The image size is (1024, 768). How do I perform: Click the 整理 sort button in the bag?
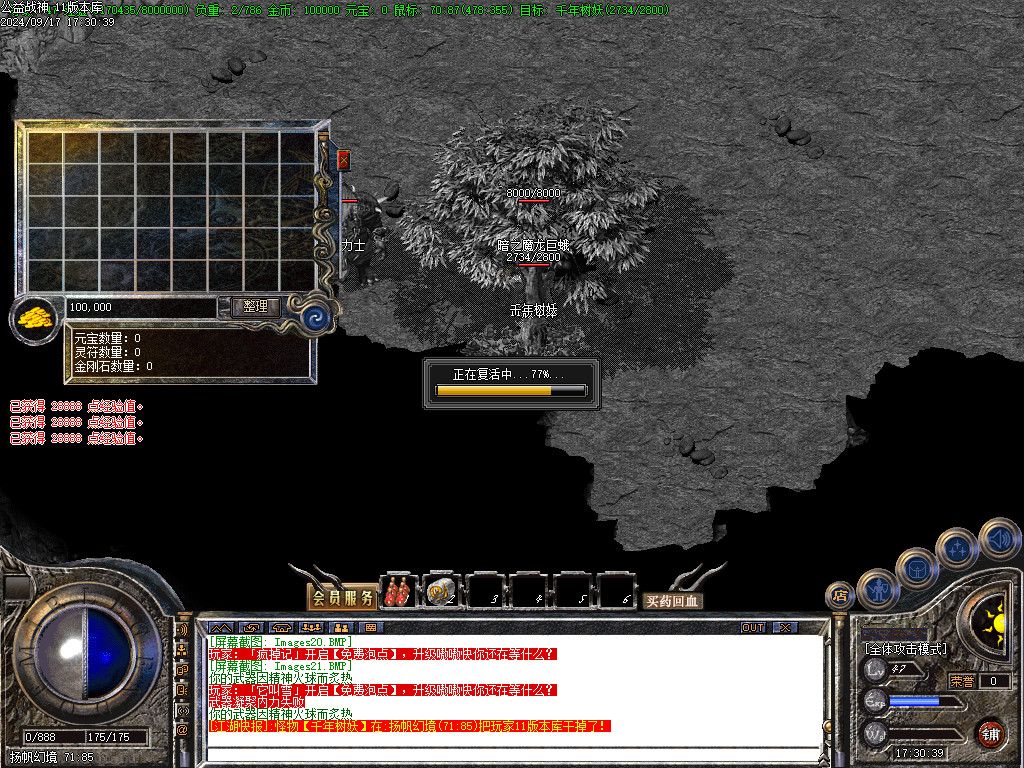(x=255, y=307)
